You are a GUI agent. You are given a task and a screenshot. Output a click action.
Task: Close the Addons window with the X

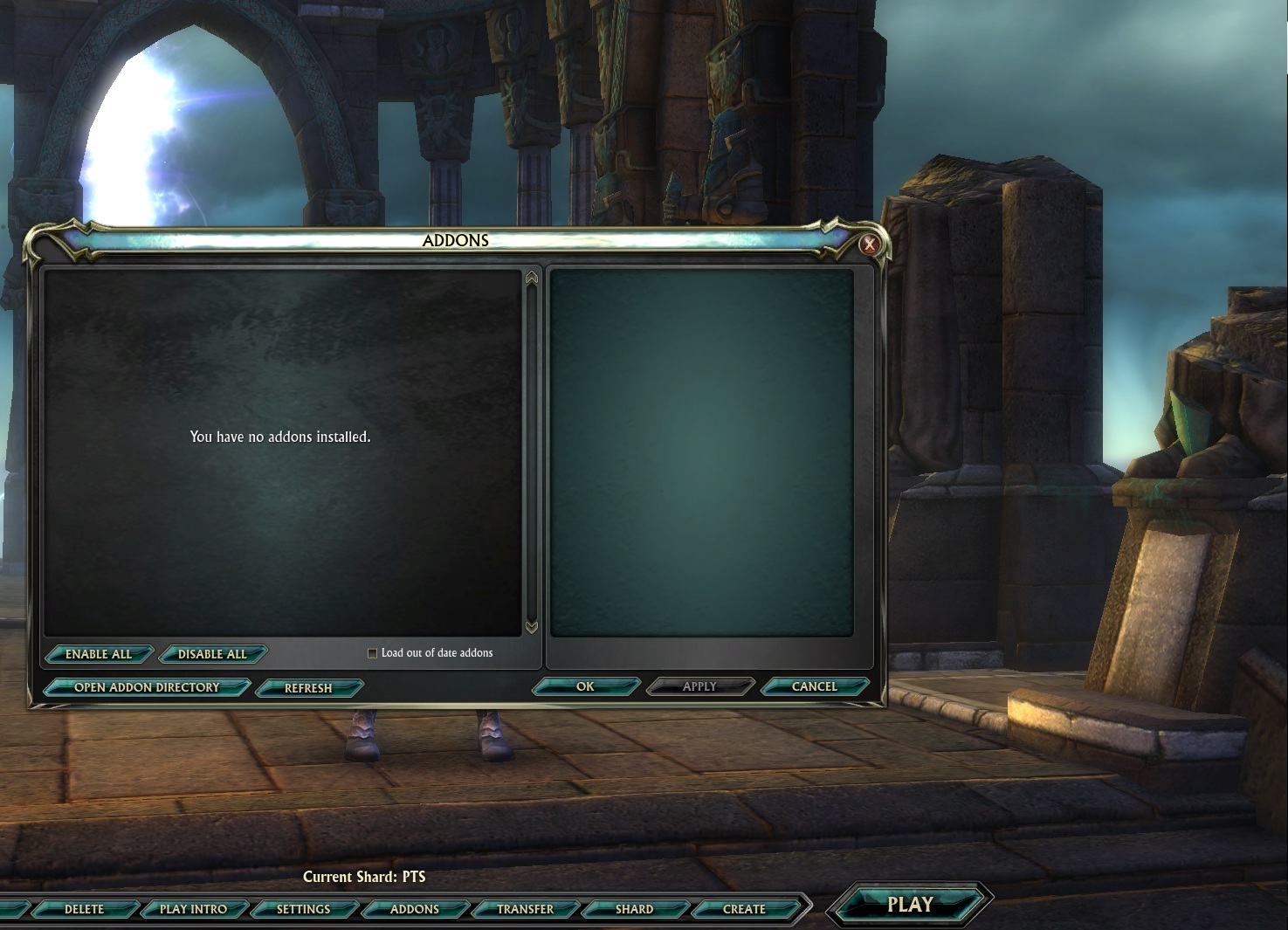(869, 245)
